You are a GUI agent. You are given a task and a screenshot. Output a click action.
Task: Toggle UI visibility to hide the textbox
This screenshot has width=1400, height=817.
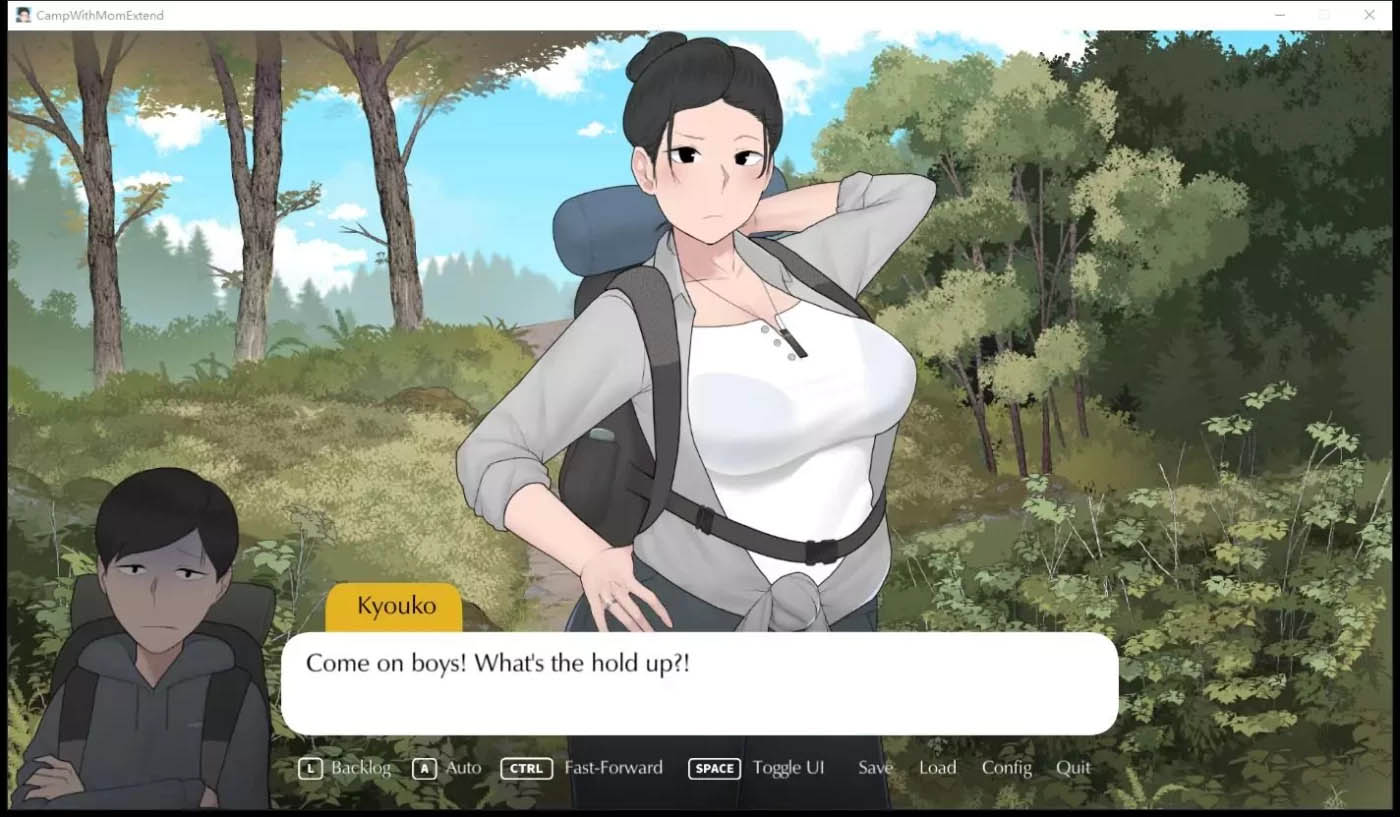pos(789,768)
